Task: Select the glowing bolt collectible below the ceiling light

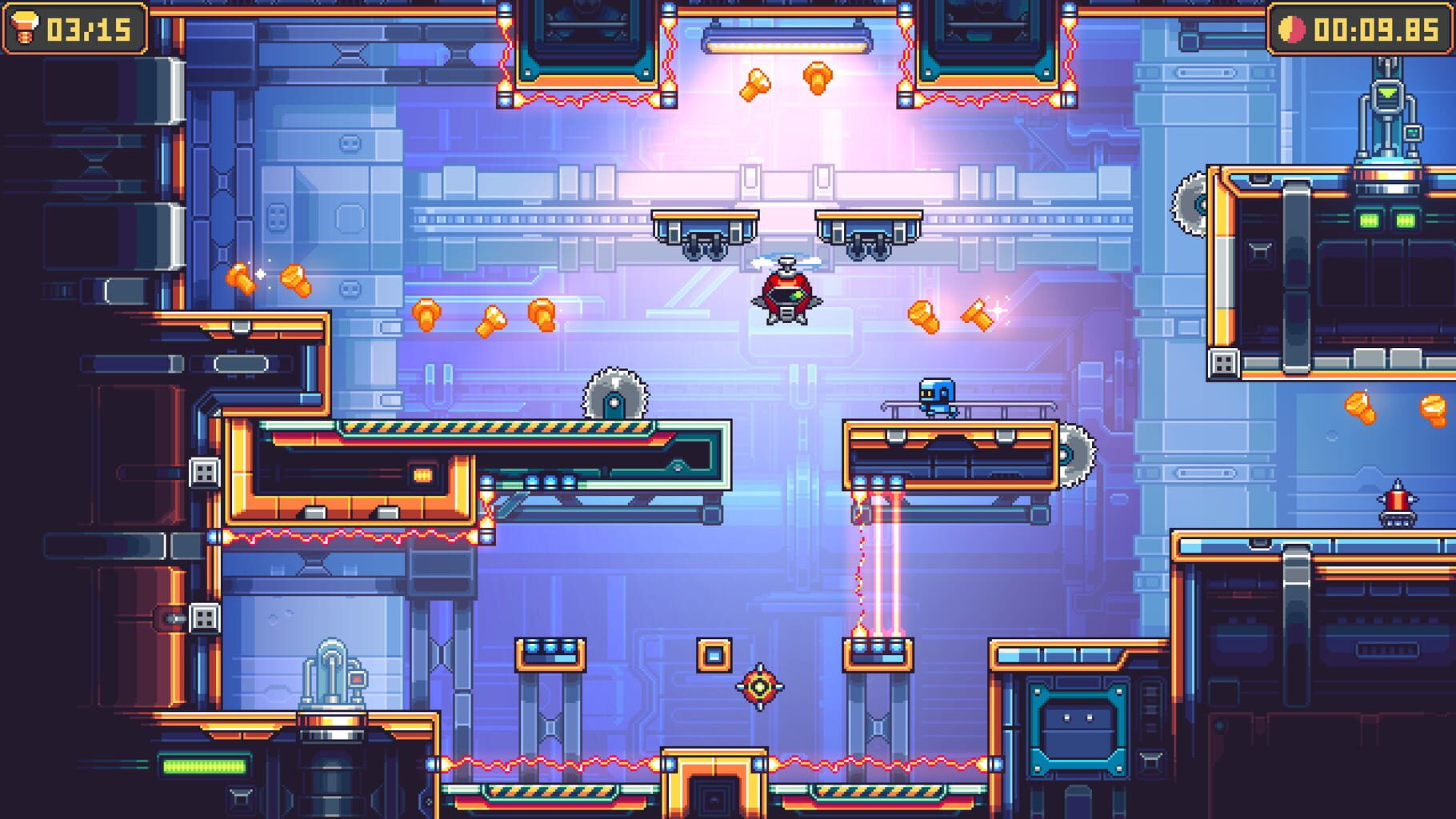Action: 753,86
